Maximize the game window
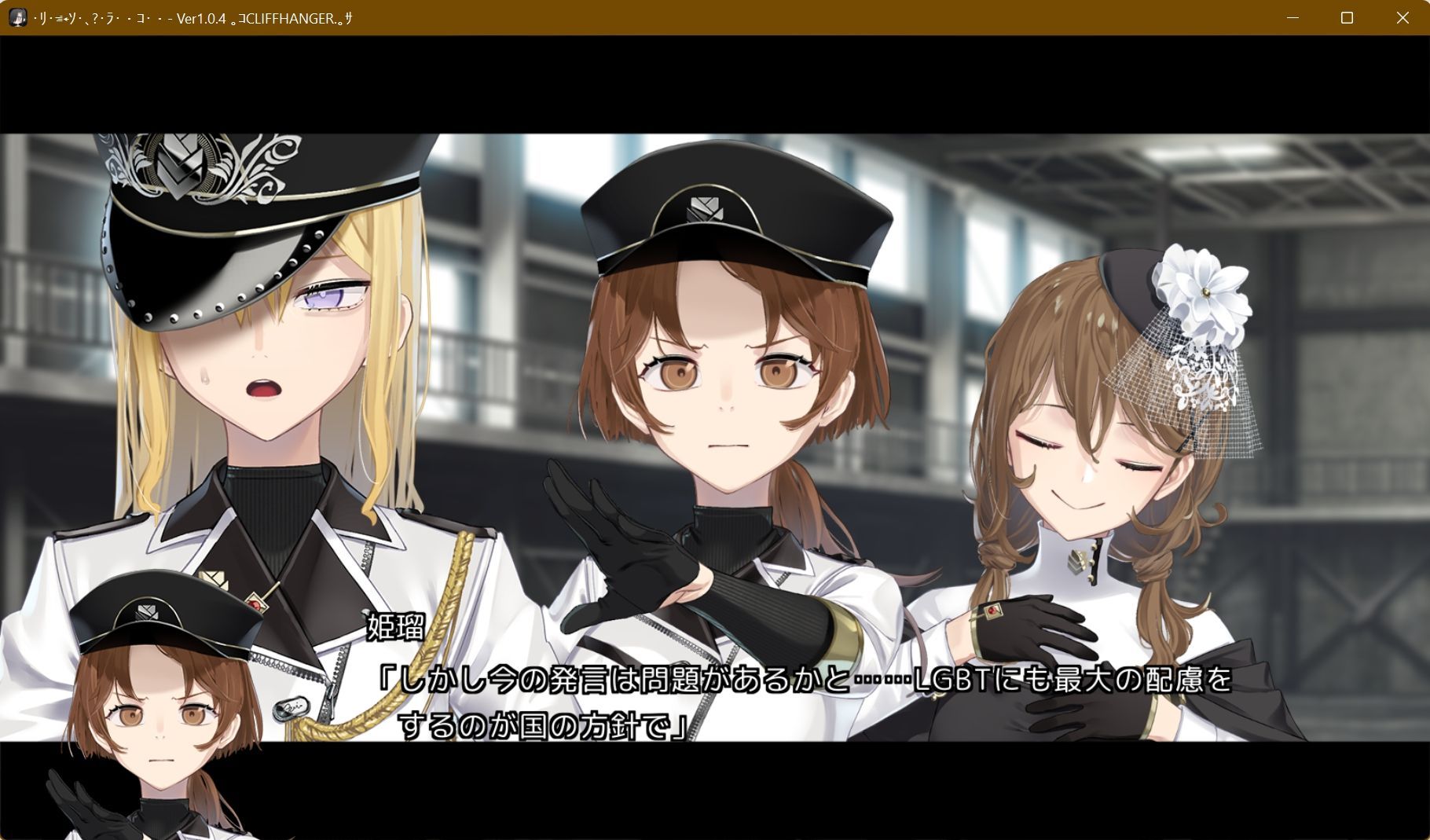The image size is (1430, 840). (1348, 18)
